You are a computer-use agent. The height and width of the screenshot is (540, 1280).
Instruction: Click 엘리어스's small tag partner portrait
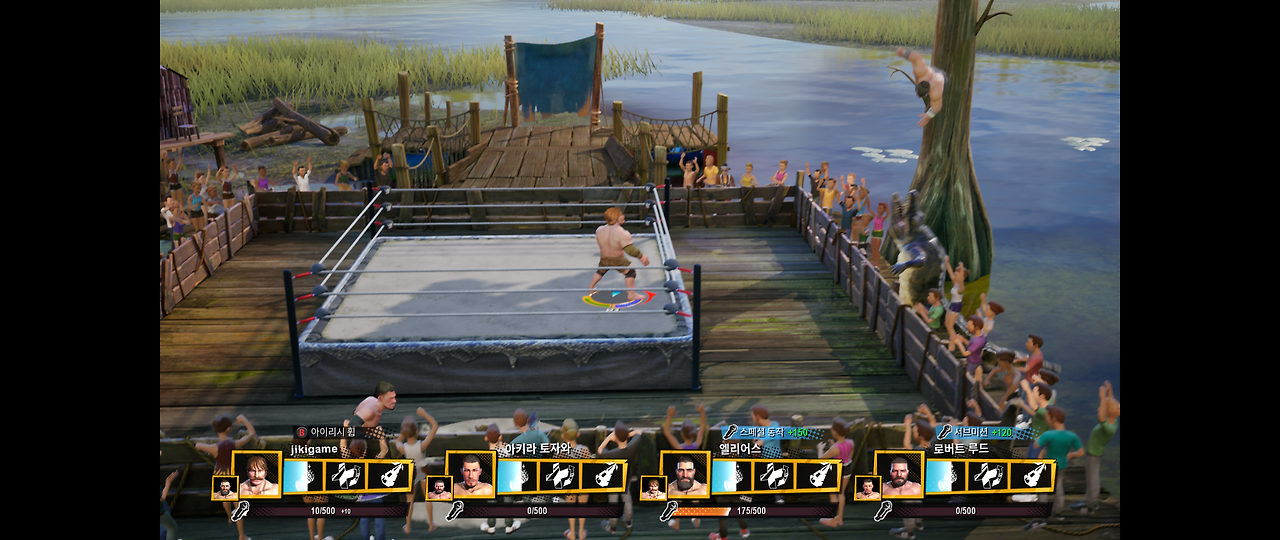652,488
